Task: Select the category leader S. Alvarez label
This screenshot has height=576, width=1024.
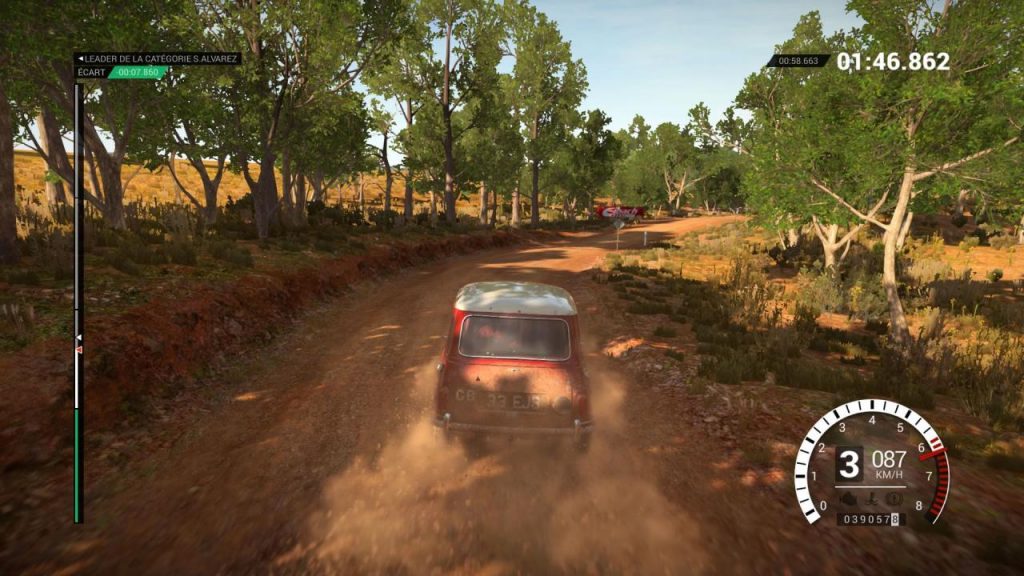Action: click(x=158, y=59)
